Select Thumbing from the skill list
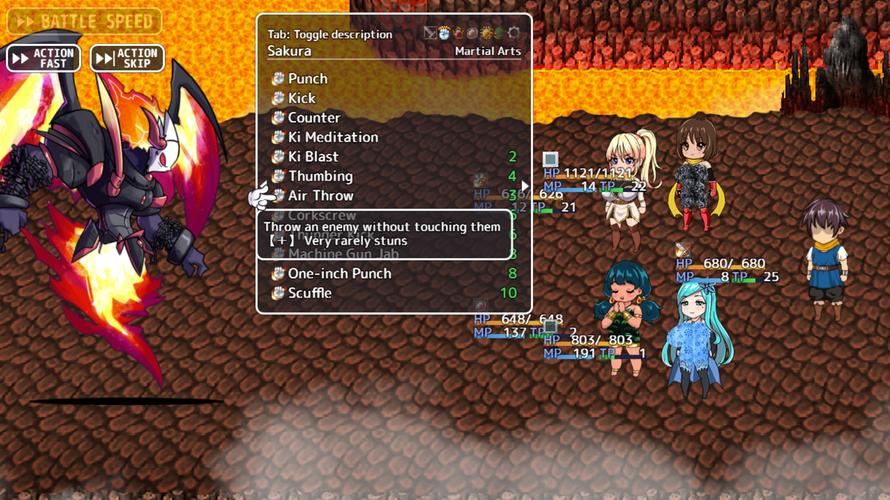This screenshot has width=890, height=500. pos(320,176)
